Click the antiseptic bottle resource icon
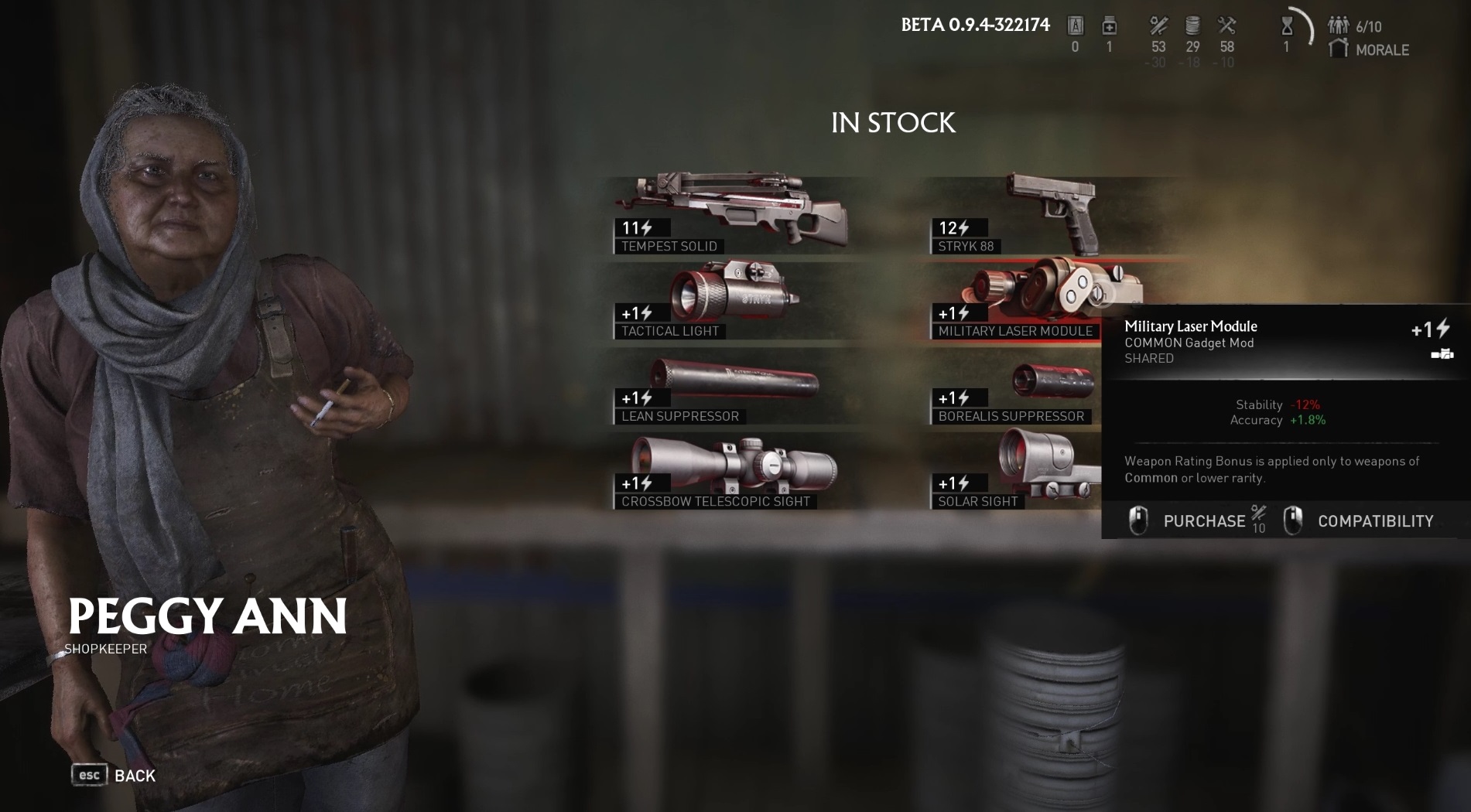The width and height of the screenshot is (1471, 812). (1109, 25)
